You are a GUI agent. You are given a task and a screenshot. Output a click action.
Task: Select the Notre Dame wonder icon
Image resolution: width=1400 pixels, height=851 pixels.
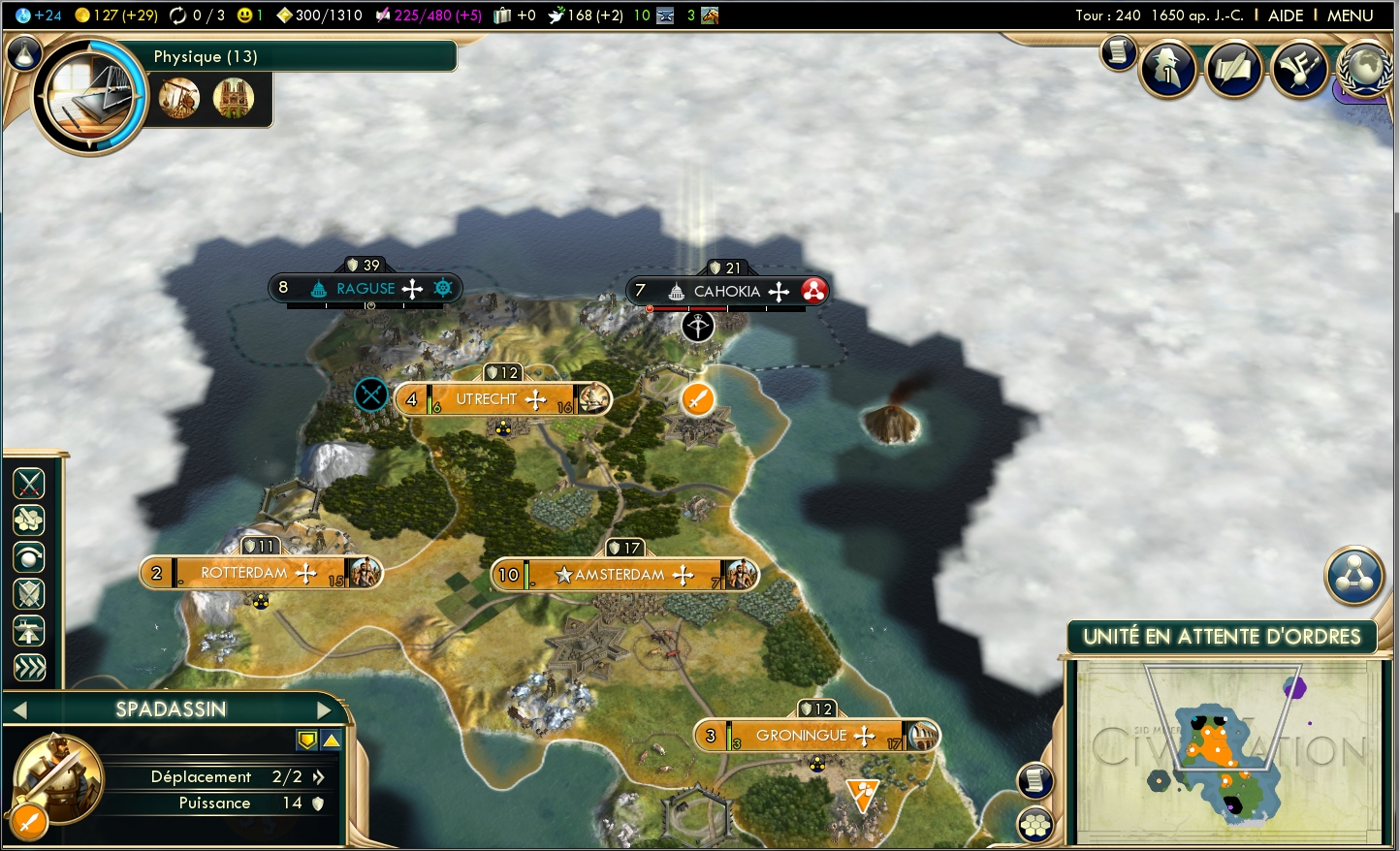pyautogui.click(x=234, y=98)
